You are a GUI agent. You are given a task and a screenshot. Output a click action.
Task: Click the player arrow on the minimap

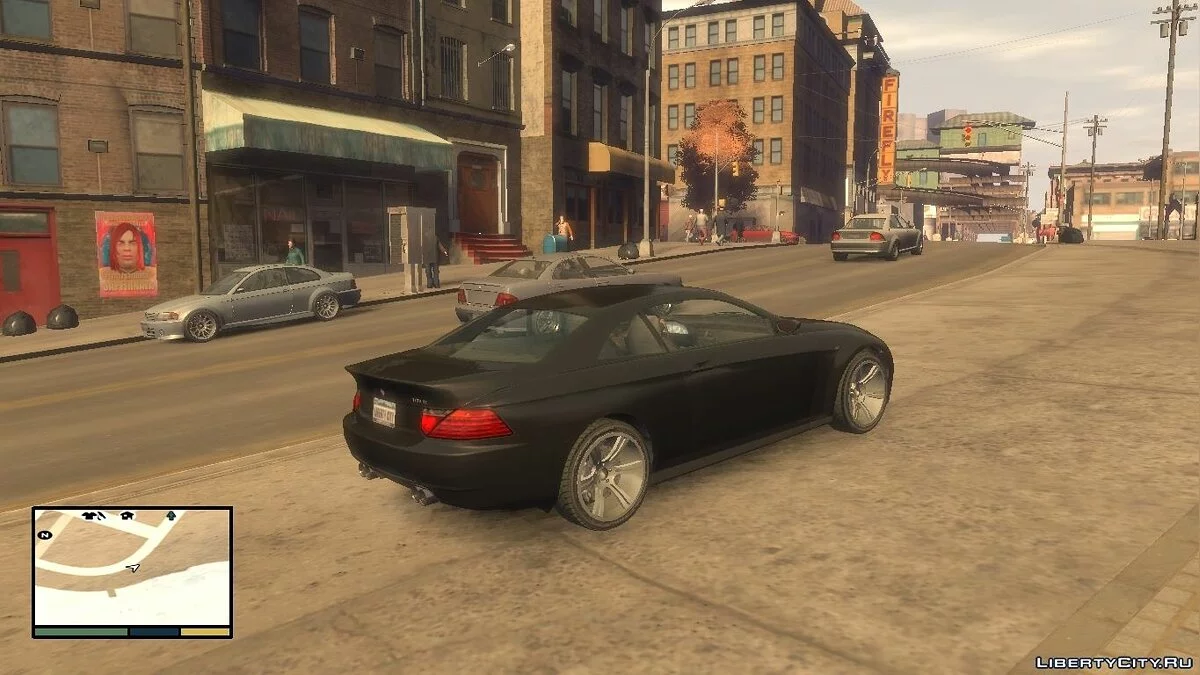click(x=133, y=568)
